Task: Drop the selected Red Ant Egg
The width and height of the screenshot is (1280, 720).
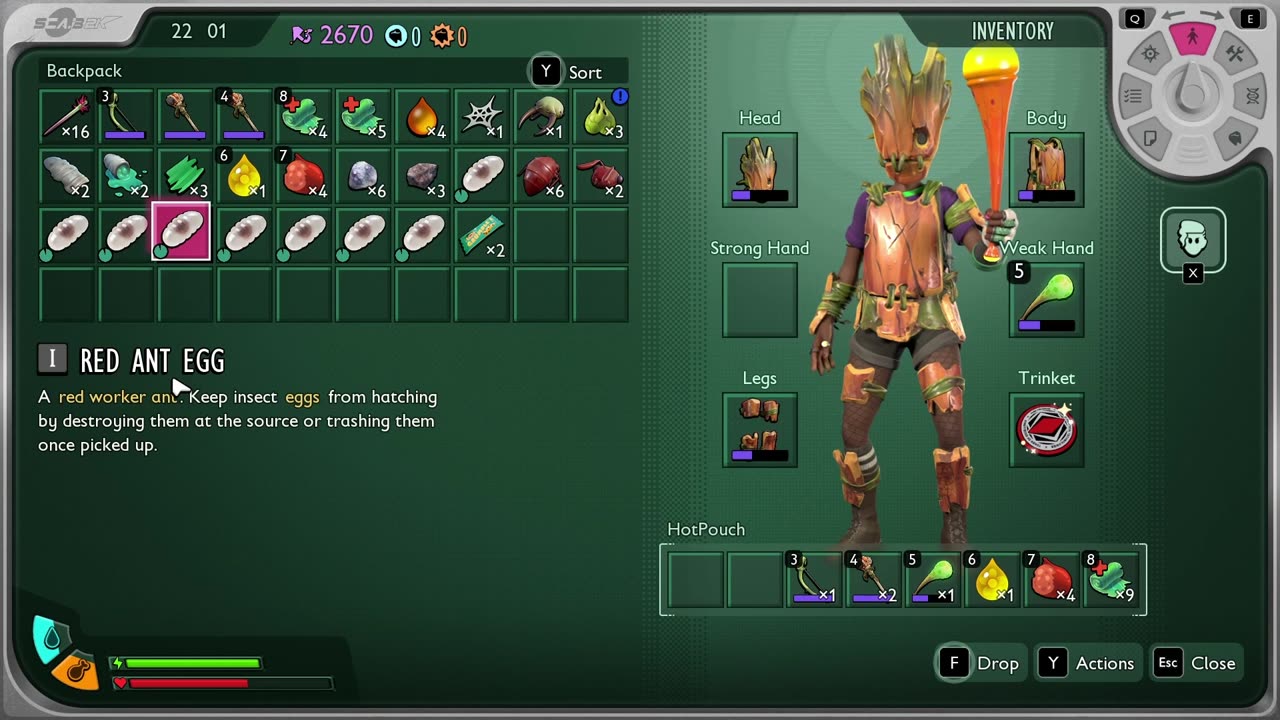Action: [x=980, y=663]
